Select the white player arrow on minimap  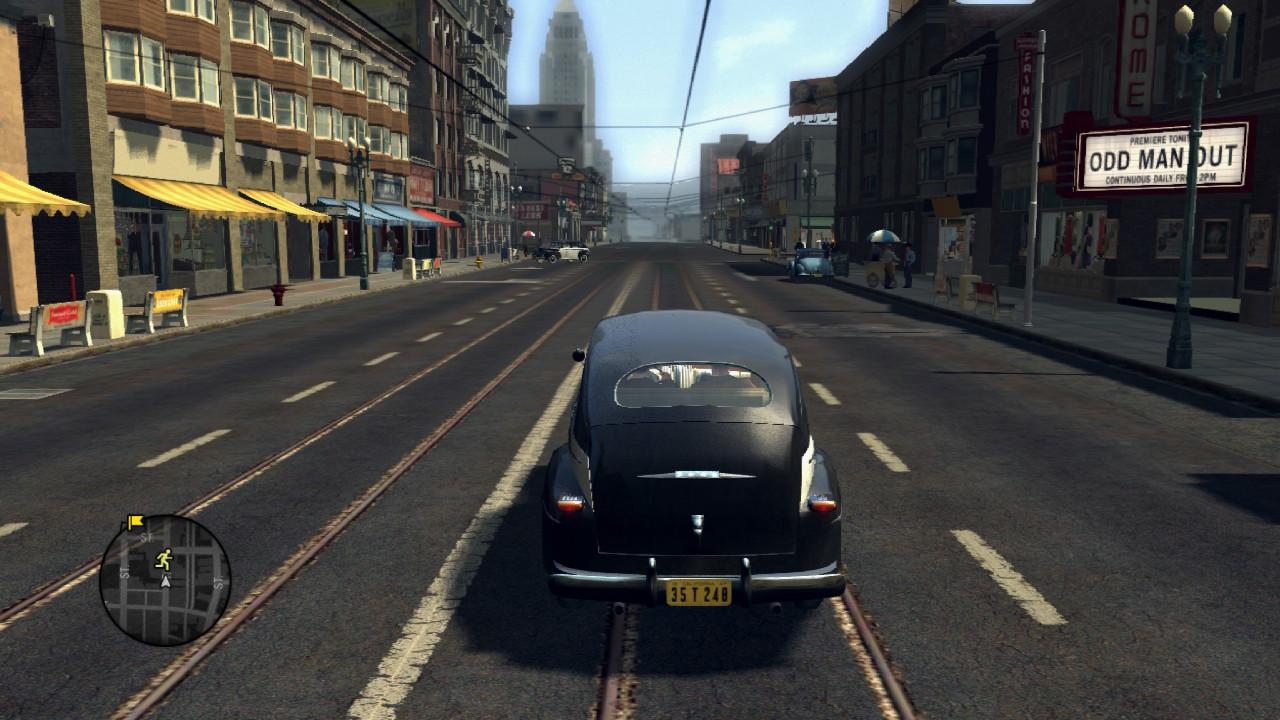165,580
